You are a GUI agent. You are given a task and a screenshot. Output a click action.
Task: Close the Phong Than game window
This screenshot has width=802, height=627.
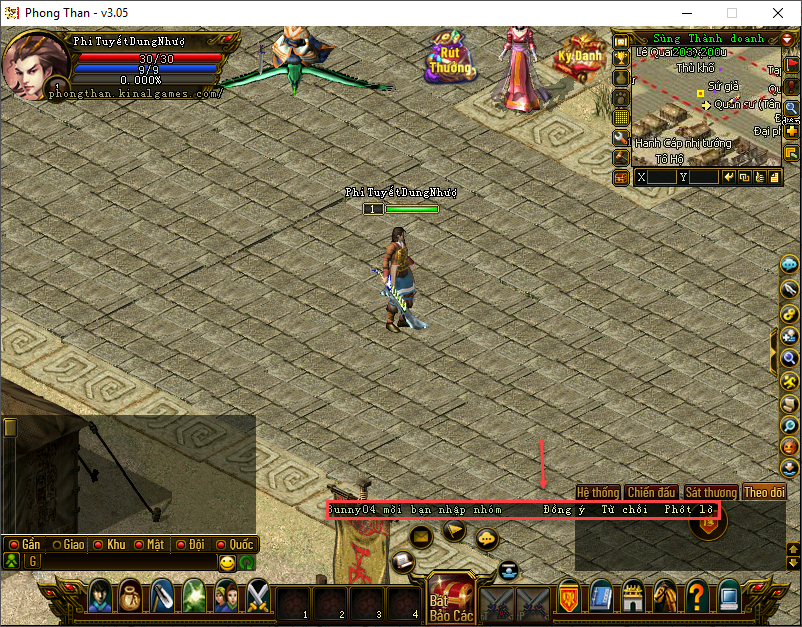click(x=778, y=14)
